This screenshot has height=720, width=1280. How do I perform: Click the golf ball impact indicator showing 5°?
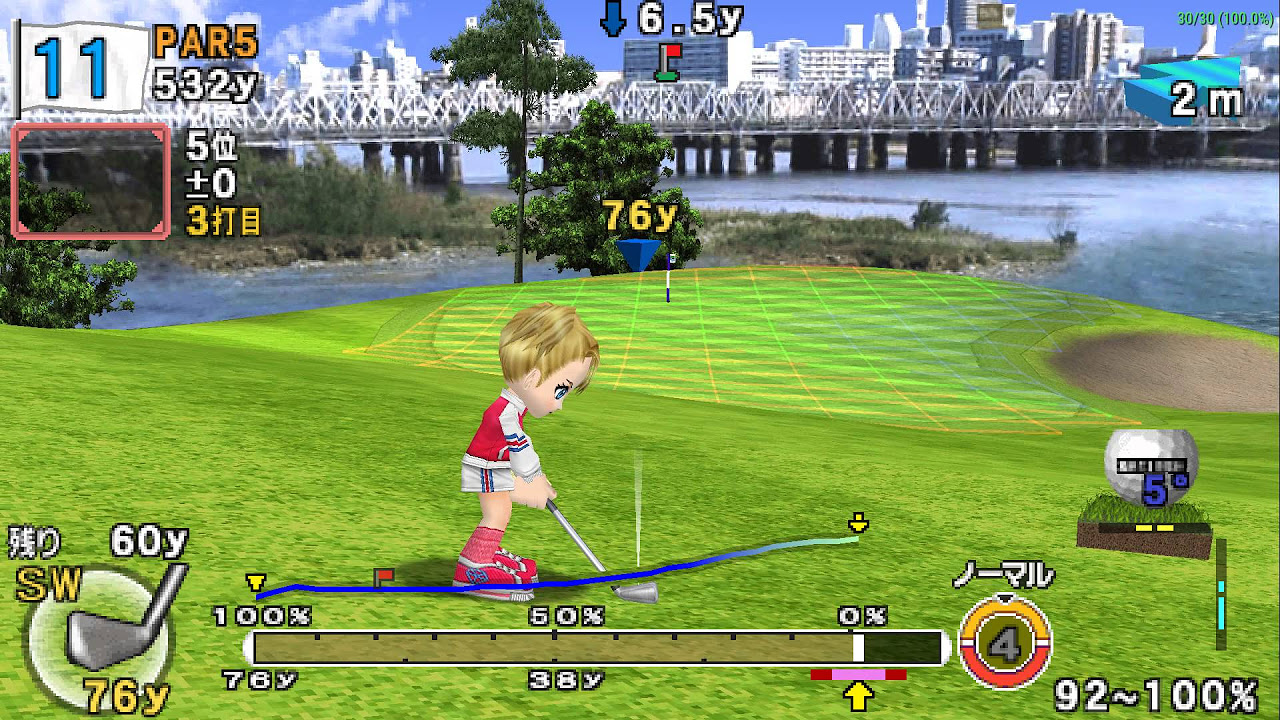click(1152, 467)
